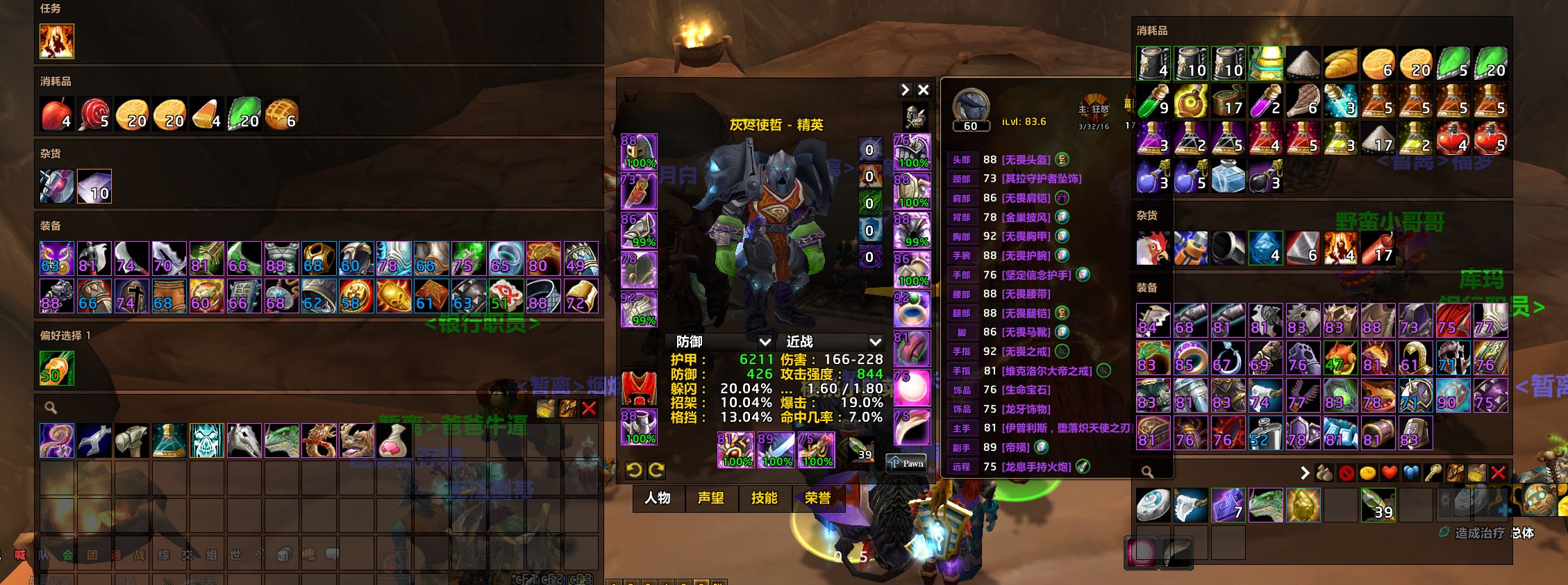
Task: Open the 防御 stats dropdown
Action: tap(765, 342)
